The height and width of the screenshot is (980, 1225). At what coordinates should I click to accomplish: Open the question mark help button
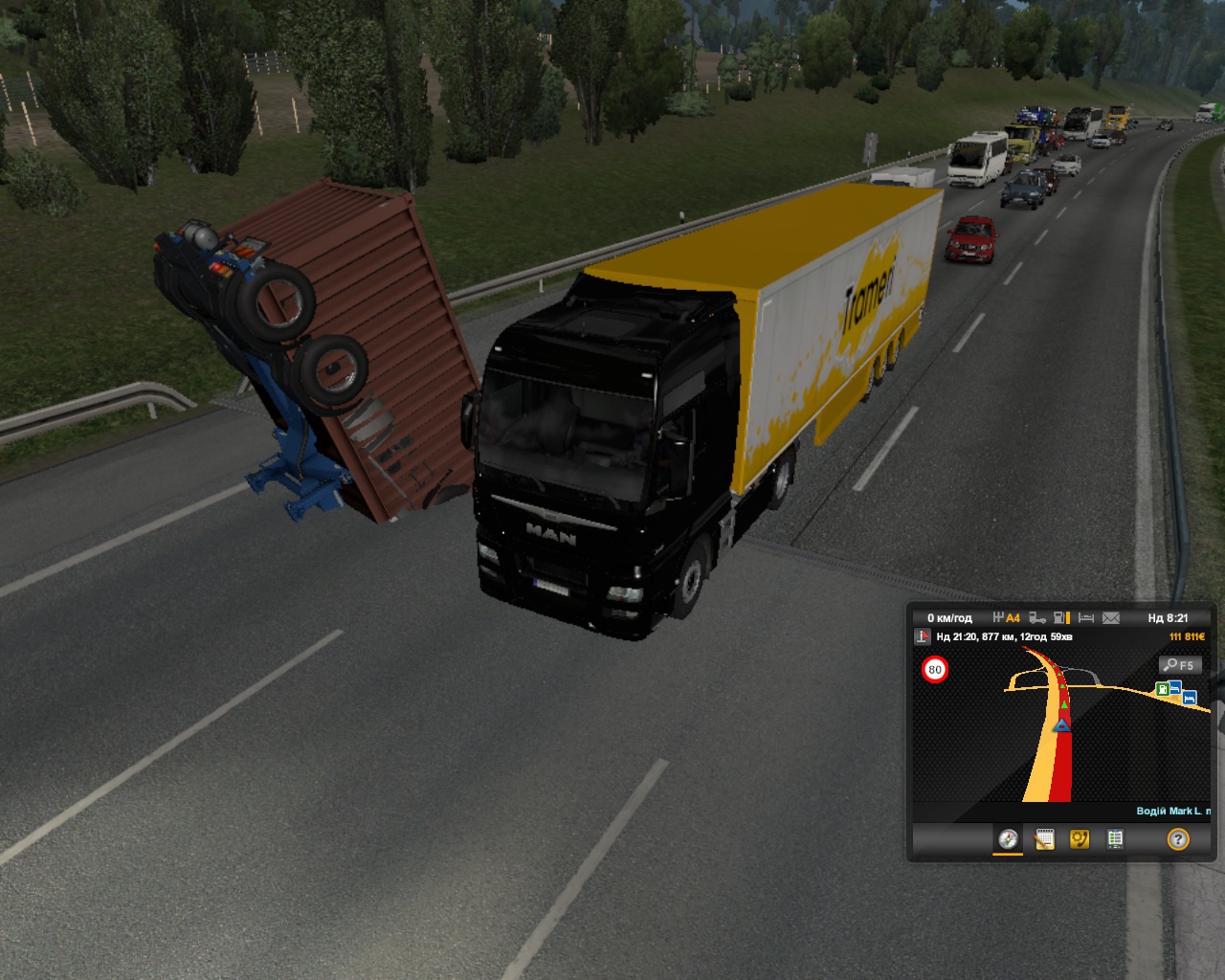point(1178,839)
